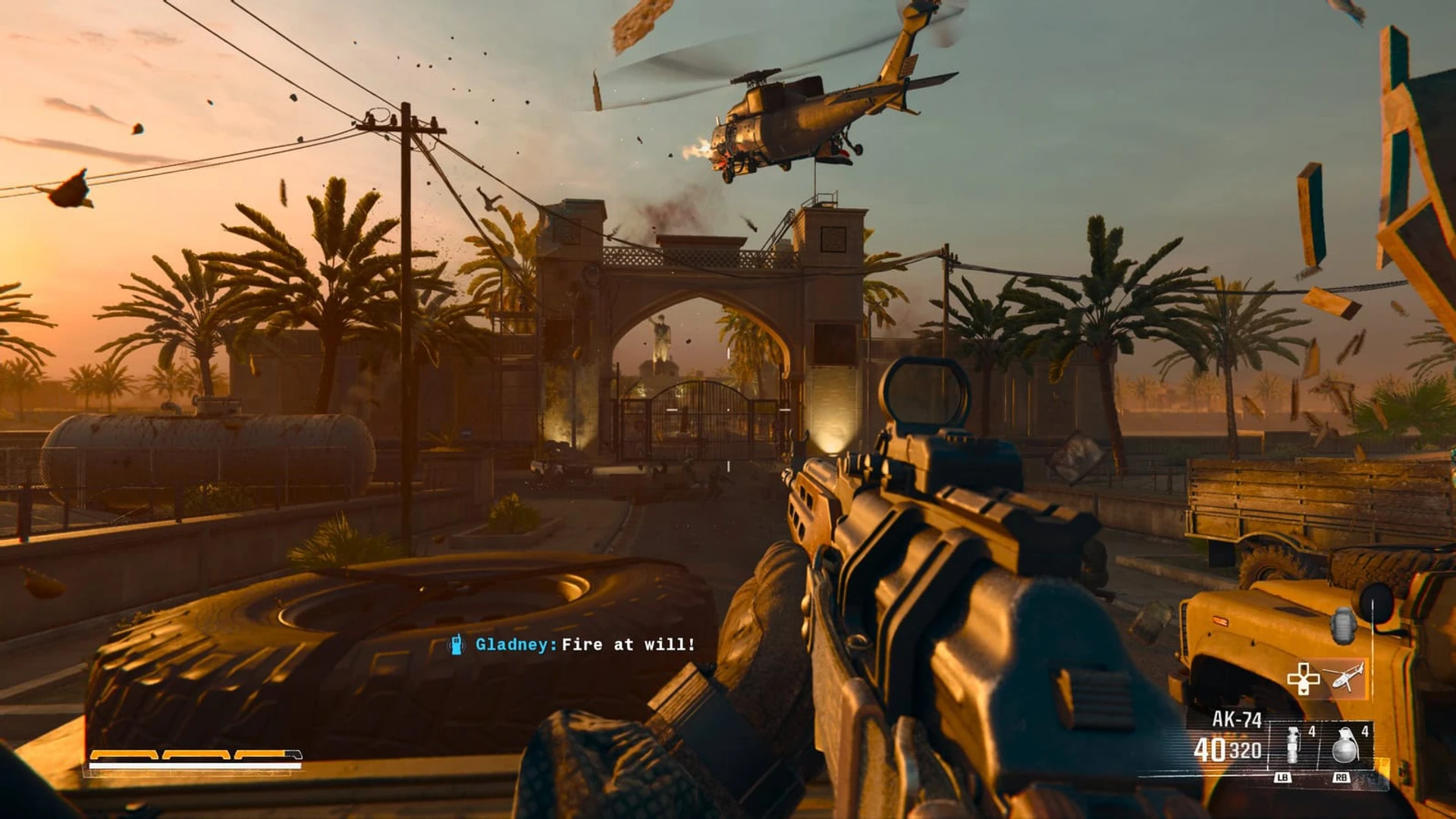Click the RB keybind badge
This screenshot has height=819, width=1456.
point(1342,777)
